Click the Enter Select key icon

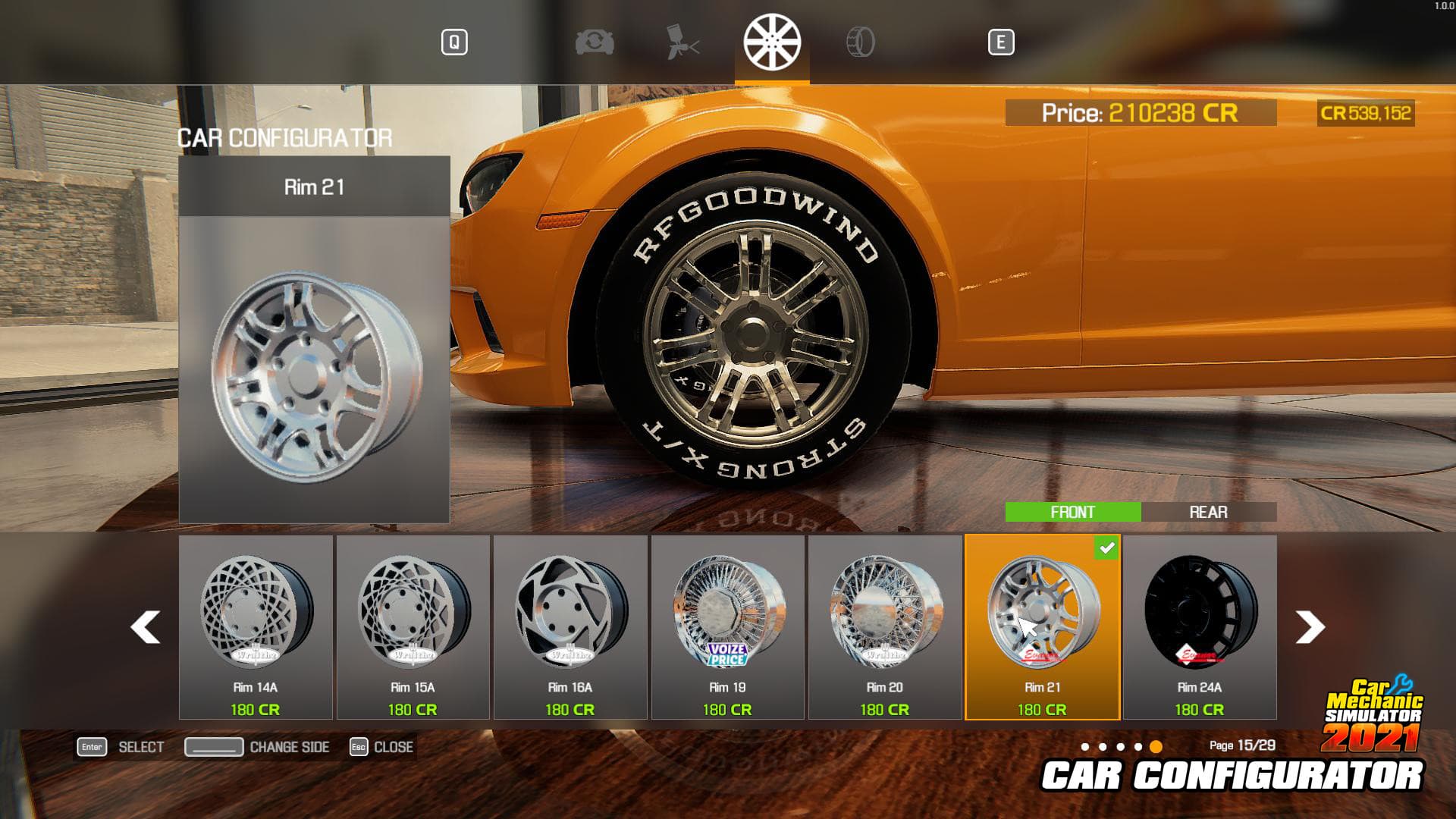coord(91,747)
